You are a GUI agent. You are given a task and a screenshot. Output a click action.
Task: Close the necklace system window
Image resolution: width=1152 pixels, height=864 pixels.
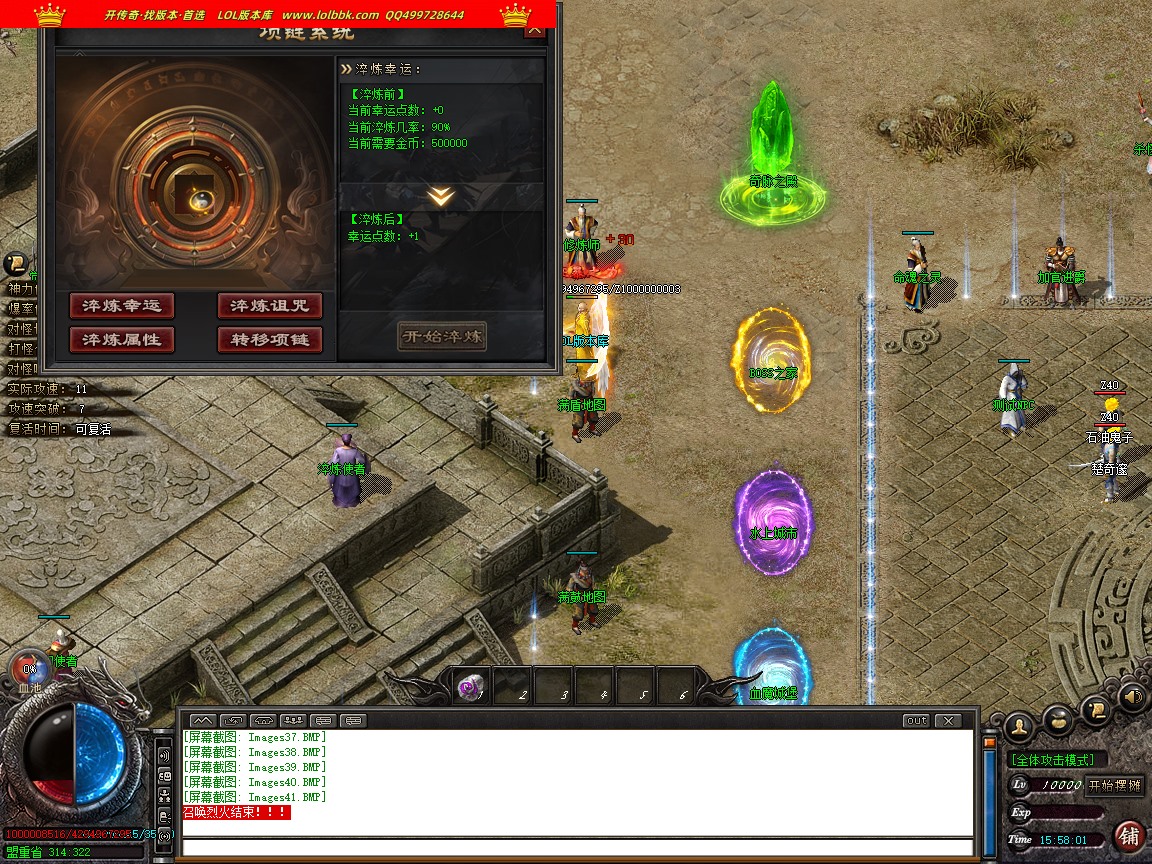click(535, 29)
